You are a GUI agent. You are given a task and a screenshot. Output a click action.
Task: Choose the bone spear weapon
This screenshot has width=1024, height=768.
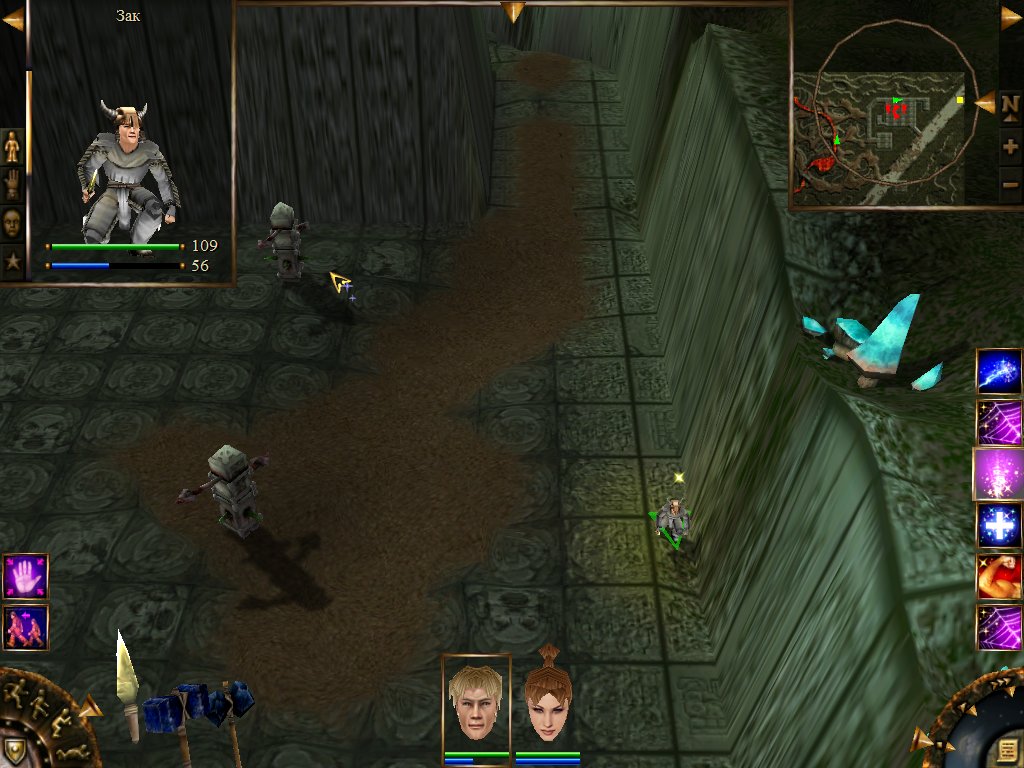127,685
